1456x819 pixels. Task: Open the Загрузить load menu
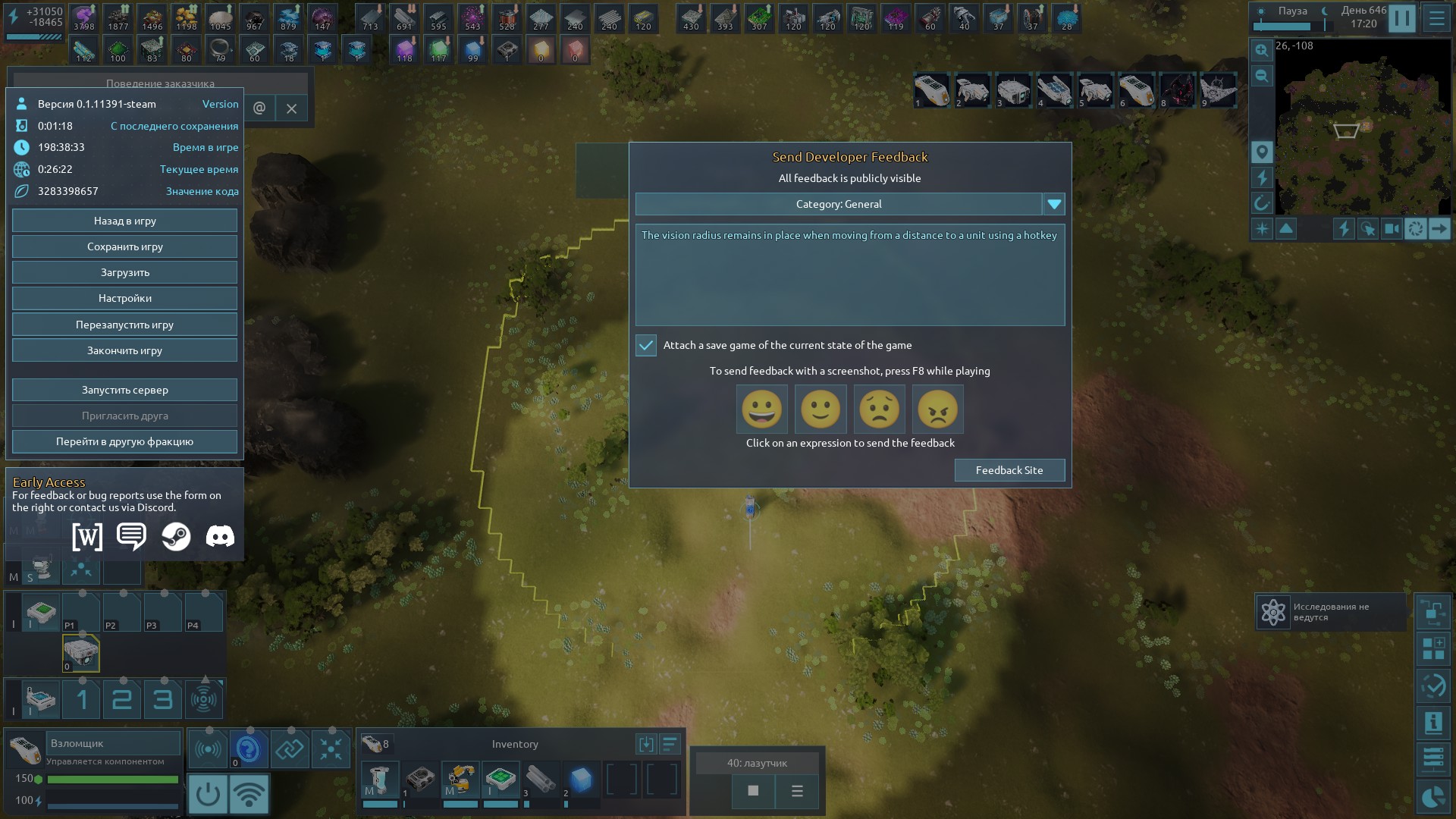124,272
